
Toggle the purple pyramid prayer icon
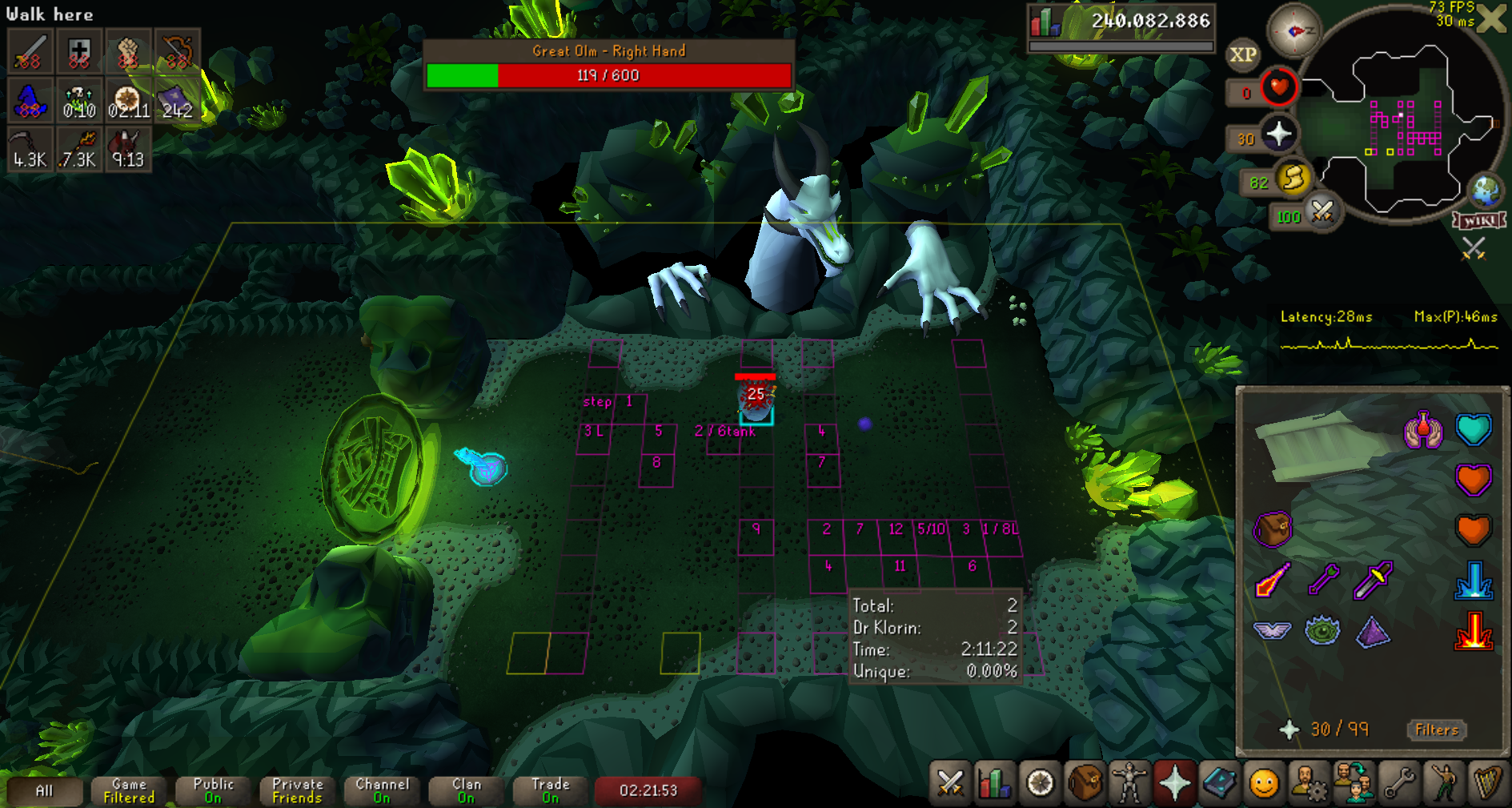[x=1374, y=632]
